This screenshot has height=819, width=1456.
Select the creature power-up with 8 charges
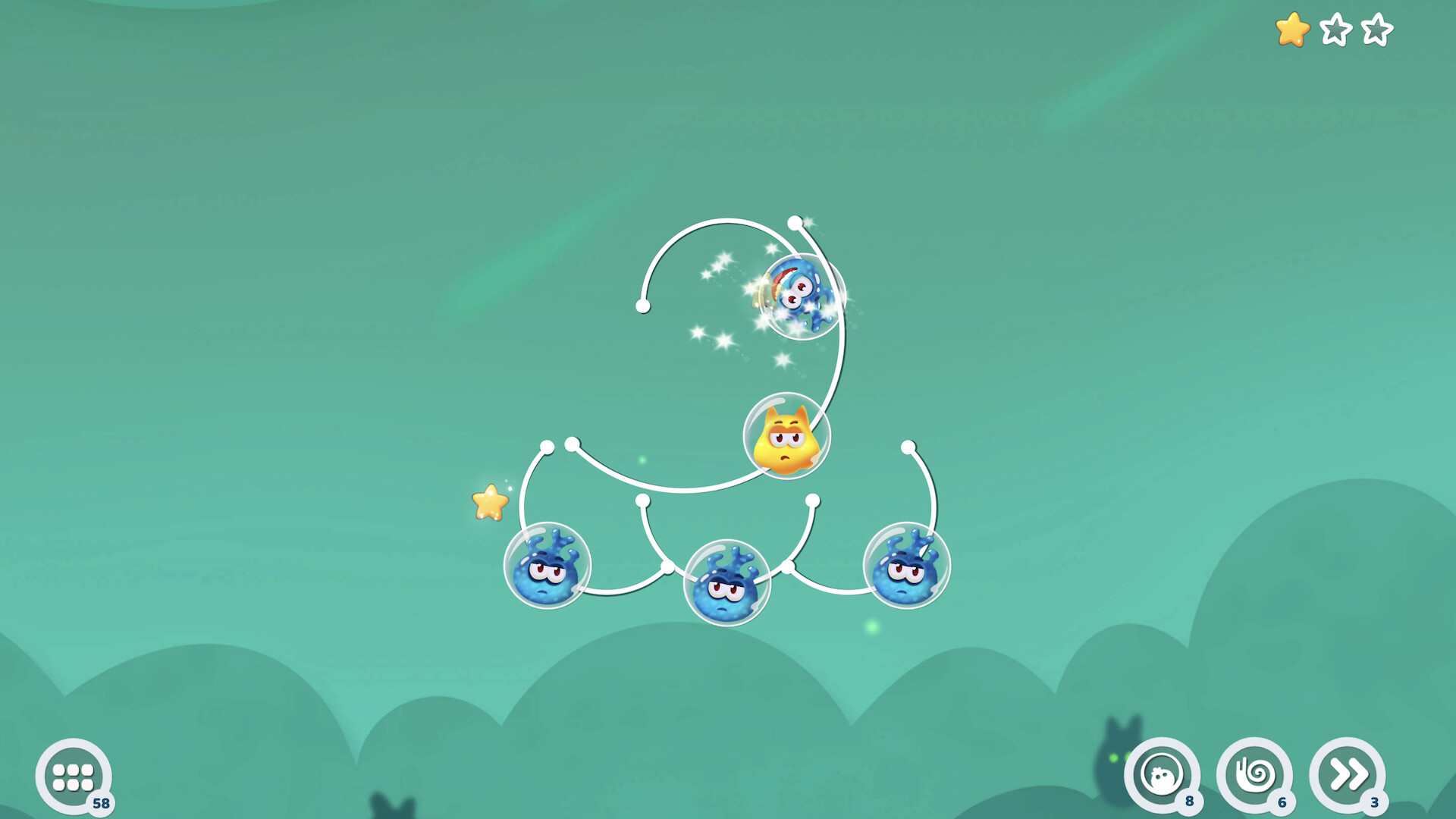[x=1166, y=775]
